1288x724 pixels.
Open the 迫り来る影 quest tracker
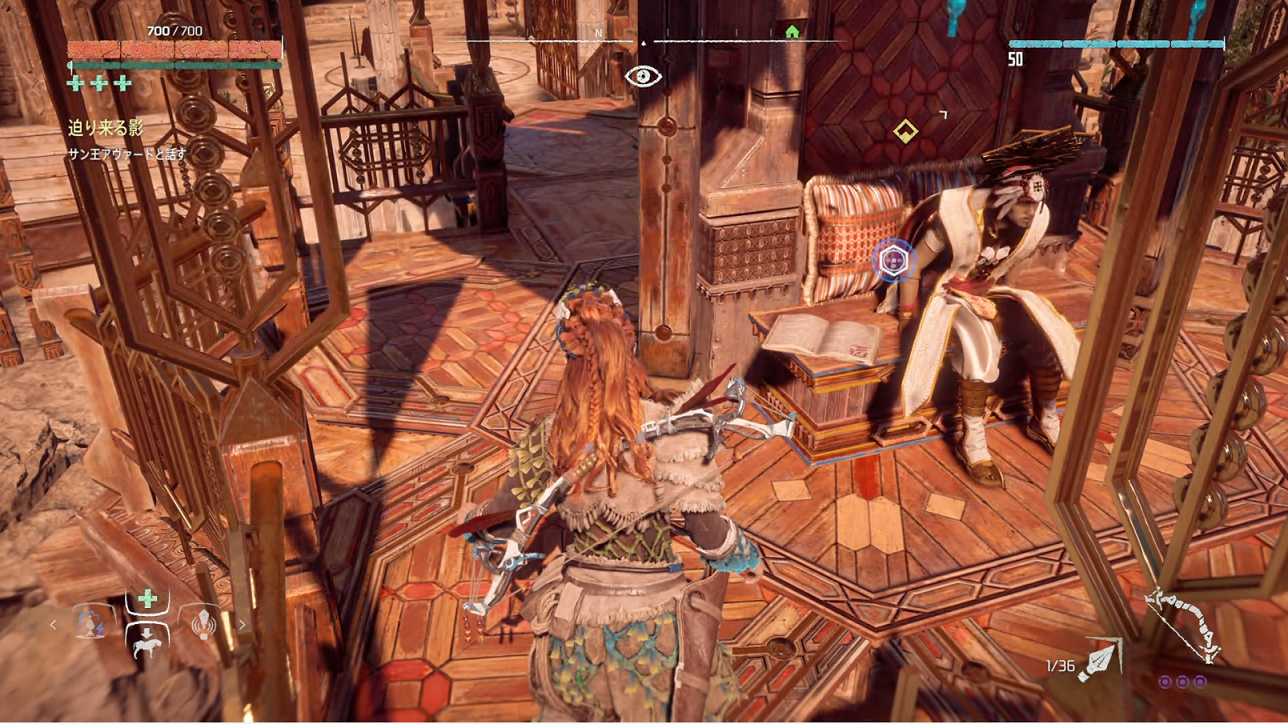coord(106,128)
